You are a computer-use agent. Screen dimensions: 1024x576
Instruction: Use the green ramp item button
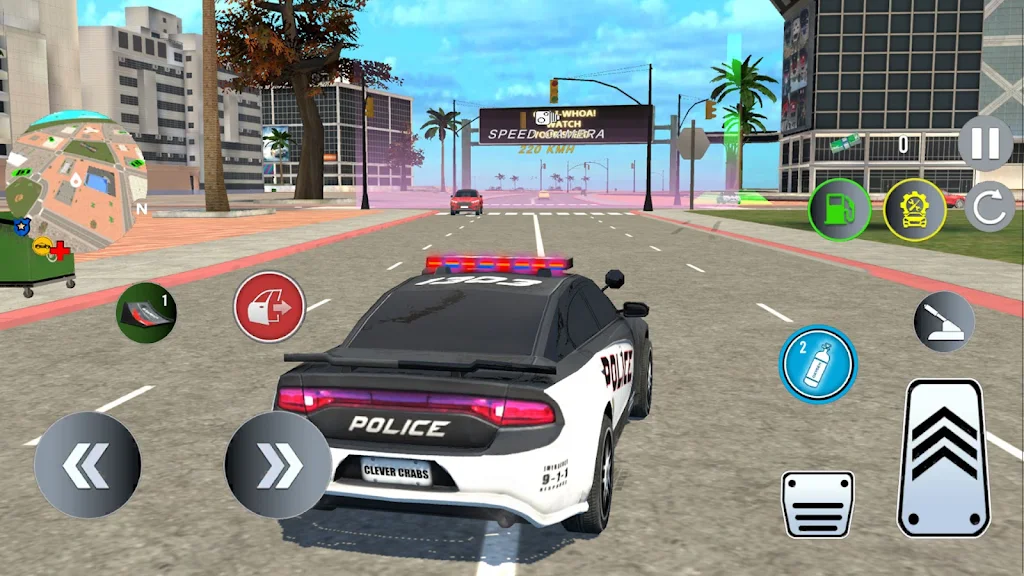(146, 311)
